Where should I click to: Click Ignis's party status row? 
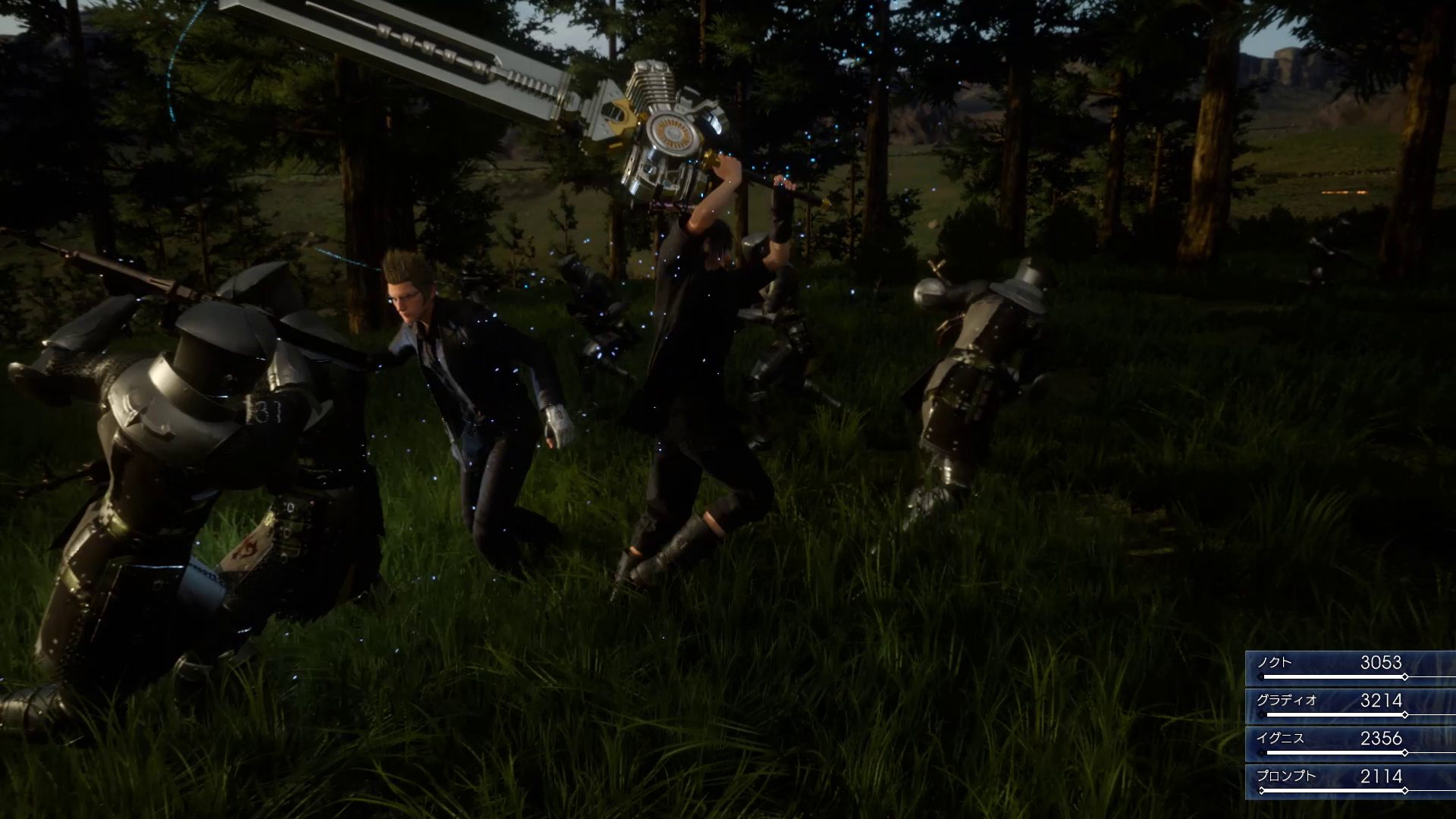pos(1350,744)
